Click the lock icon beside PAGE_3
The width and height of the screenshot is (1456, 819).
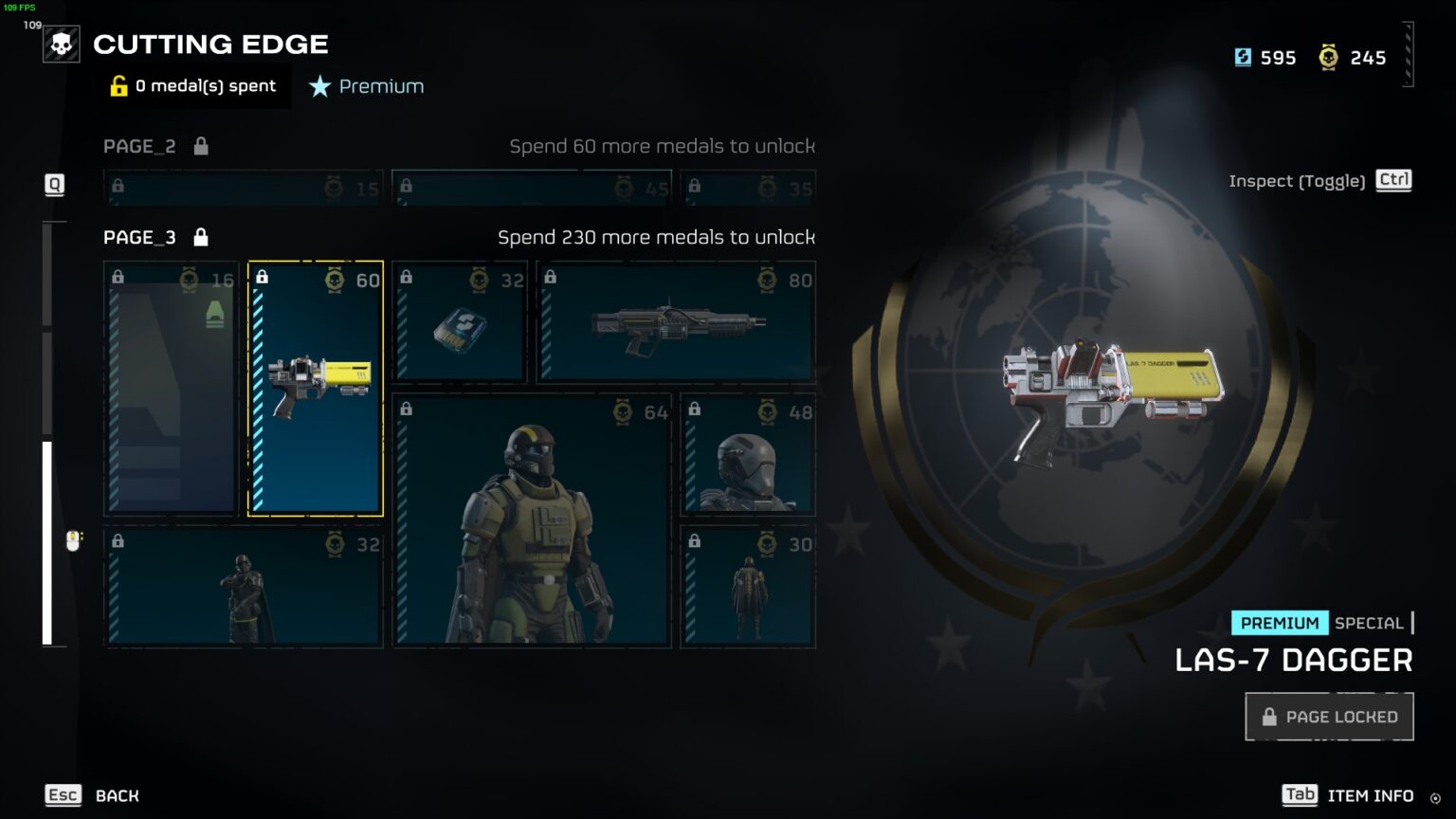[200, 237]
